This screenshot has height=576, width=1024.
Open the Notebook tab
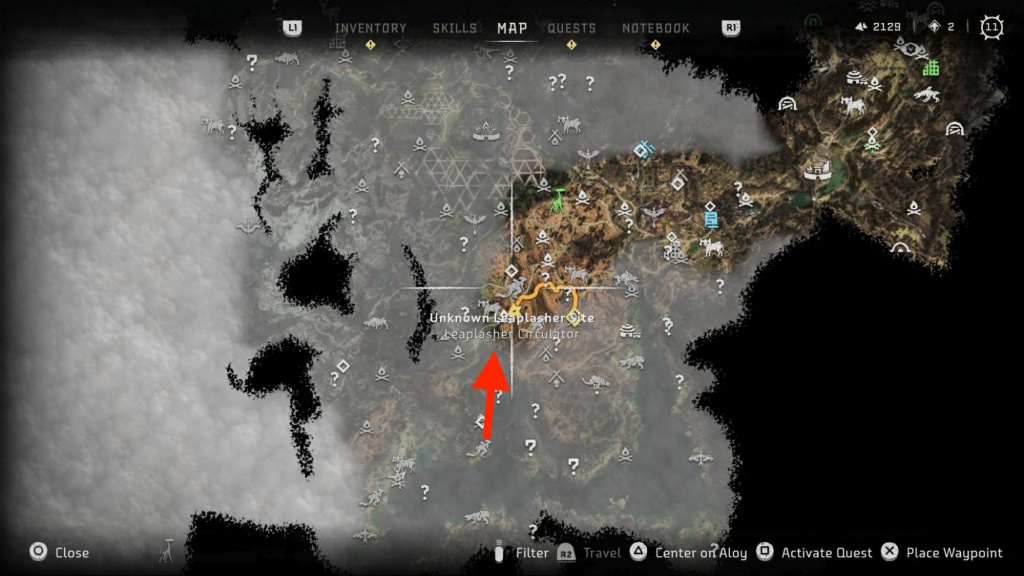(x=656, y=28)
